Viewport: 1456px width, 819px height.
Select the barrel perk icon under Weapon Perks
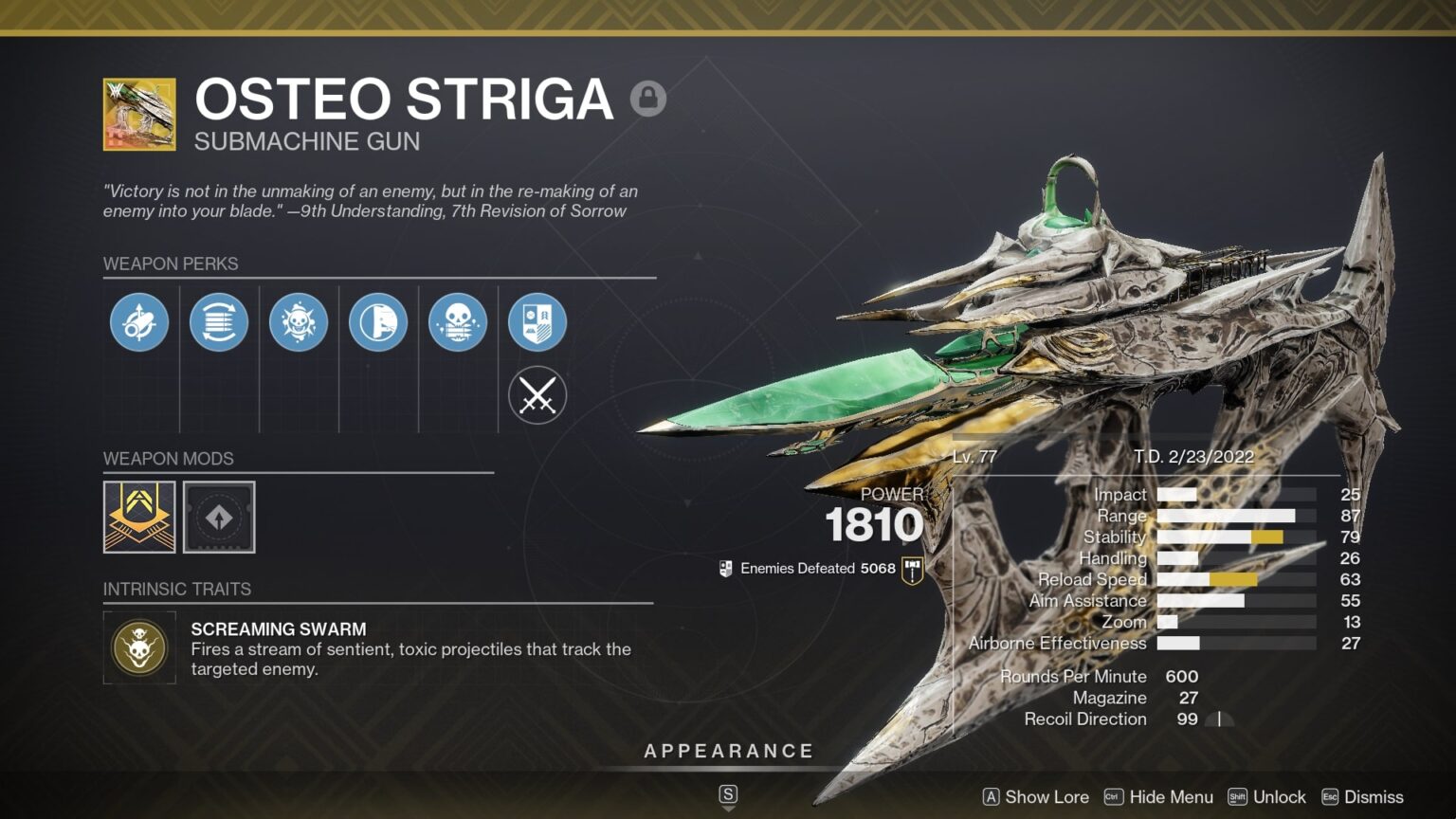(x=139, y=322)
